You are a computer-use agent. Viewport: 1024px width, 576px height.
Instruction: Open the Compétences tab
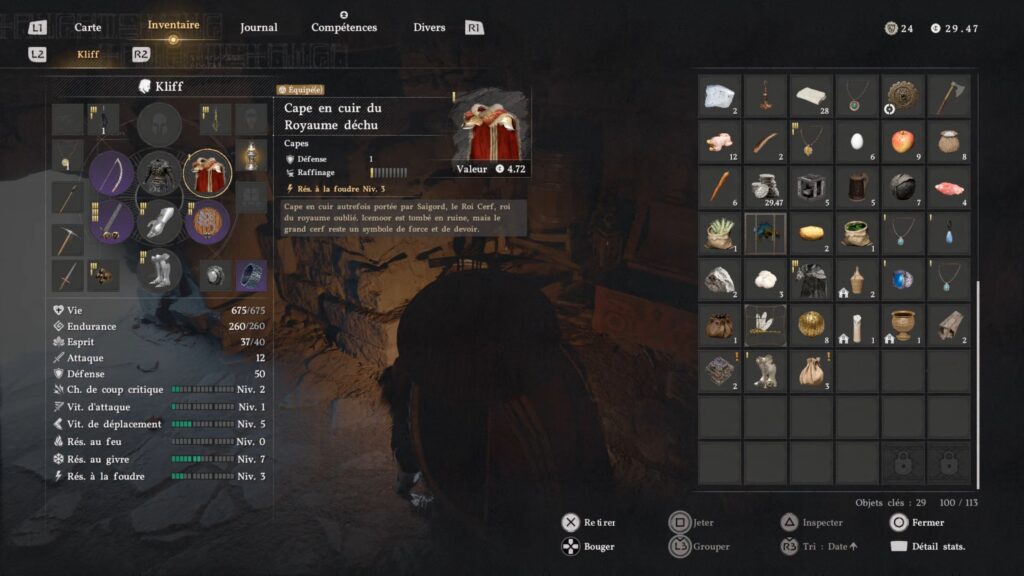tap(344, 27)
